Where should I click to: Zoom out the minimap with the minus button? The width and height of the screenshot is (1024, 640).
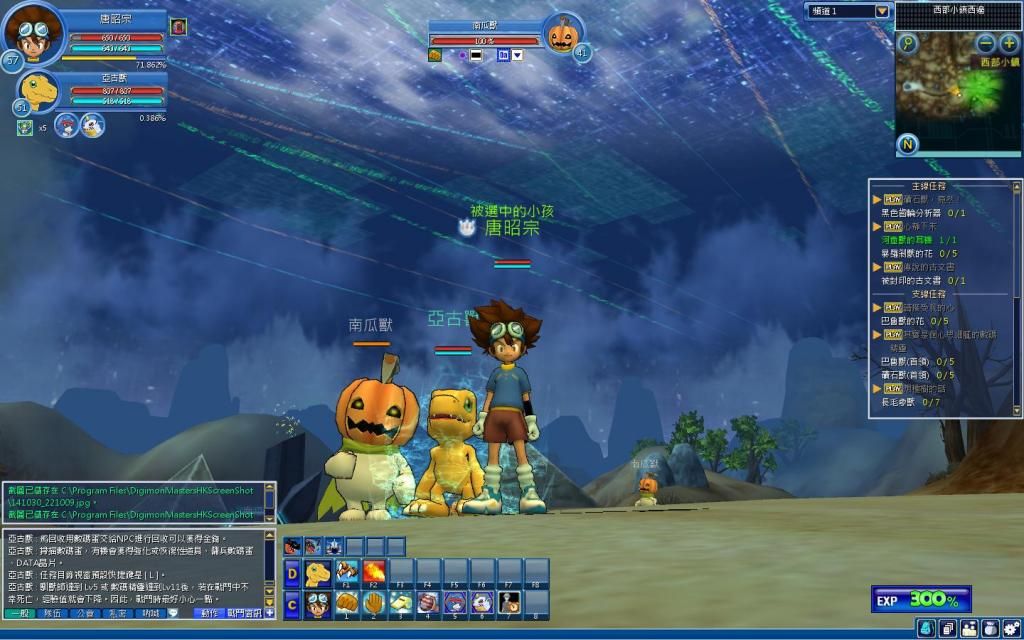pos(986,43)
